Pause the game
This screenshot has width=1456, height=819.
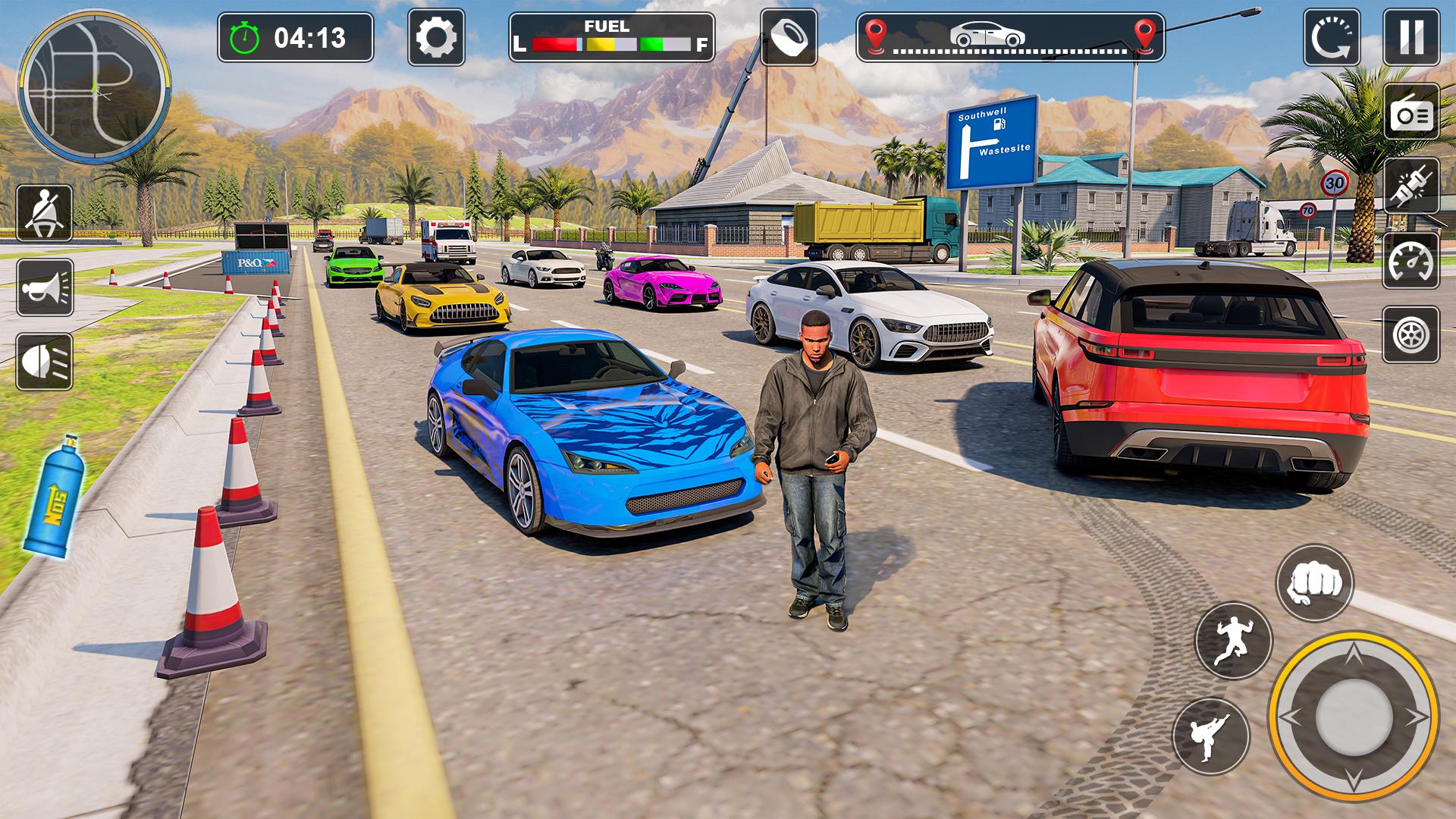pyautogui.click(x=1411, y=37)
